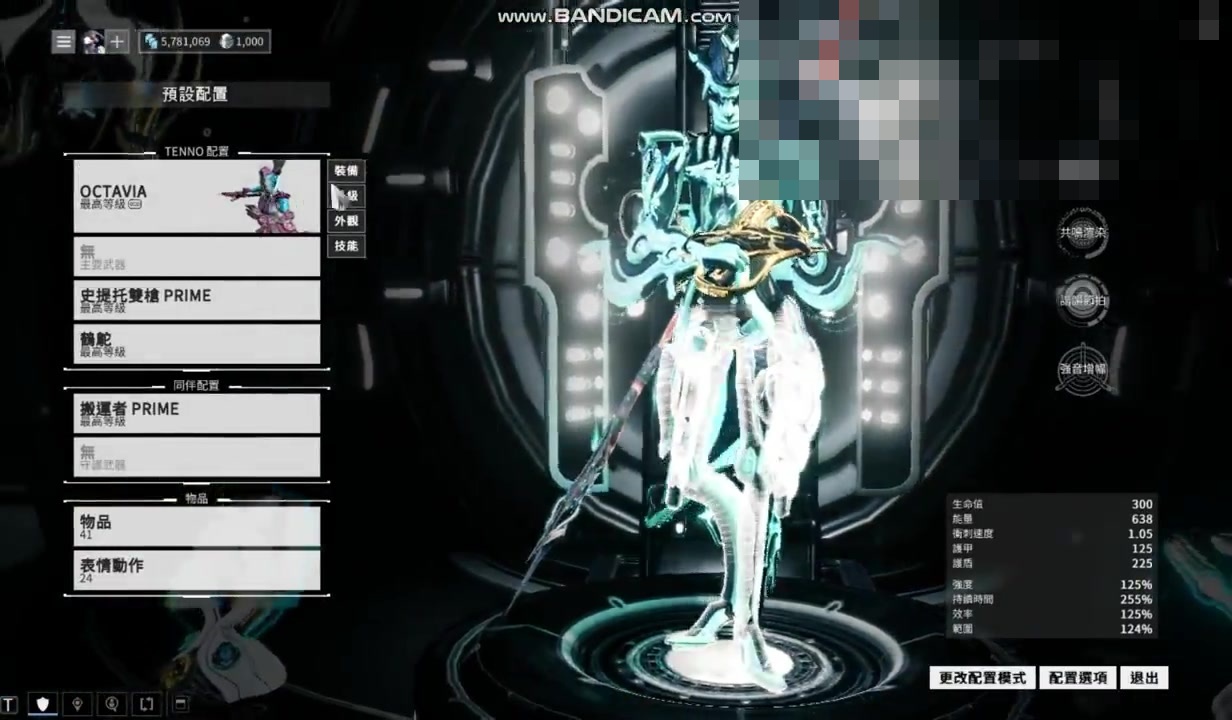Screen dimensions: 1232x720
Task: Open the 技能 (Abilities) button
Action: click(x=346, y=246)
